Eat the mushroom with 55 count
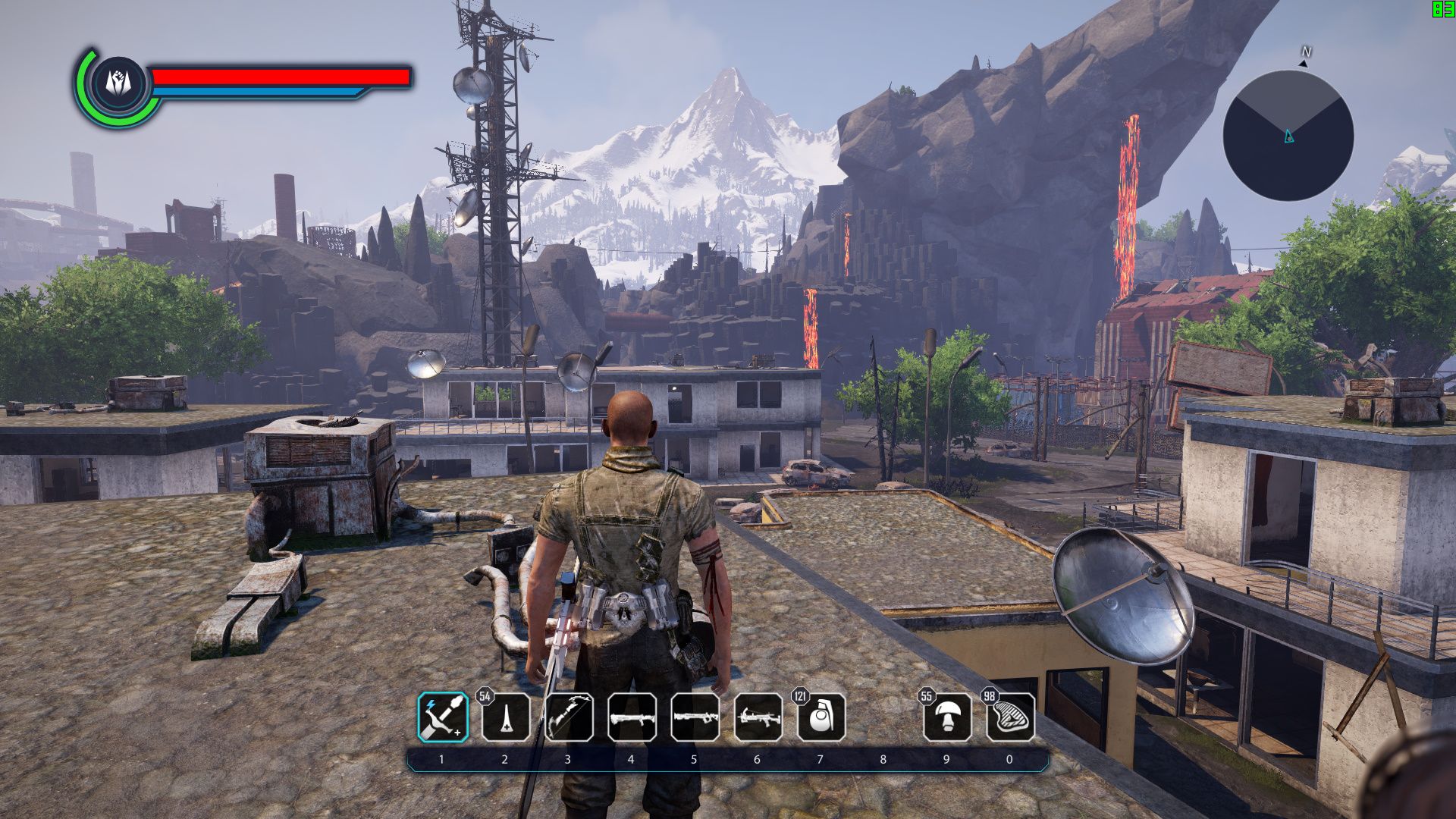This screenshot has height=819, width=1456. tap(946, 717)
